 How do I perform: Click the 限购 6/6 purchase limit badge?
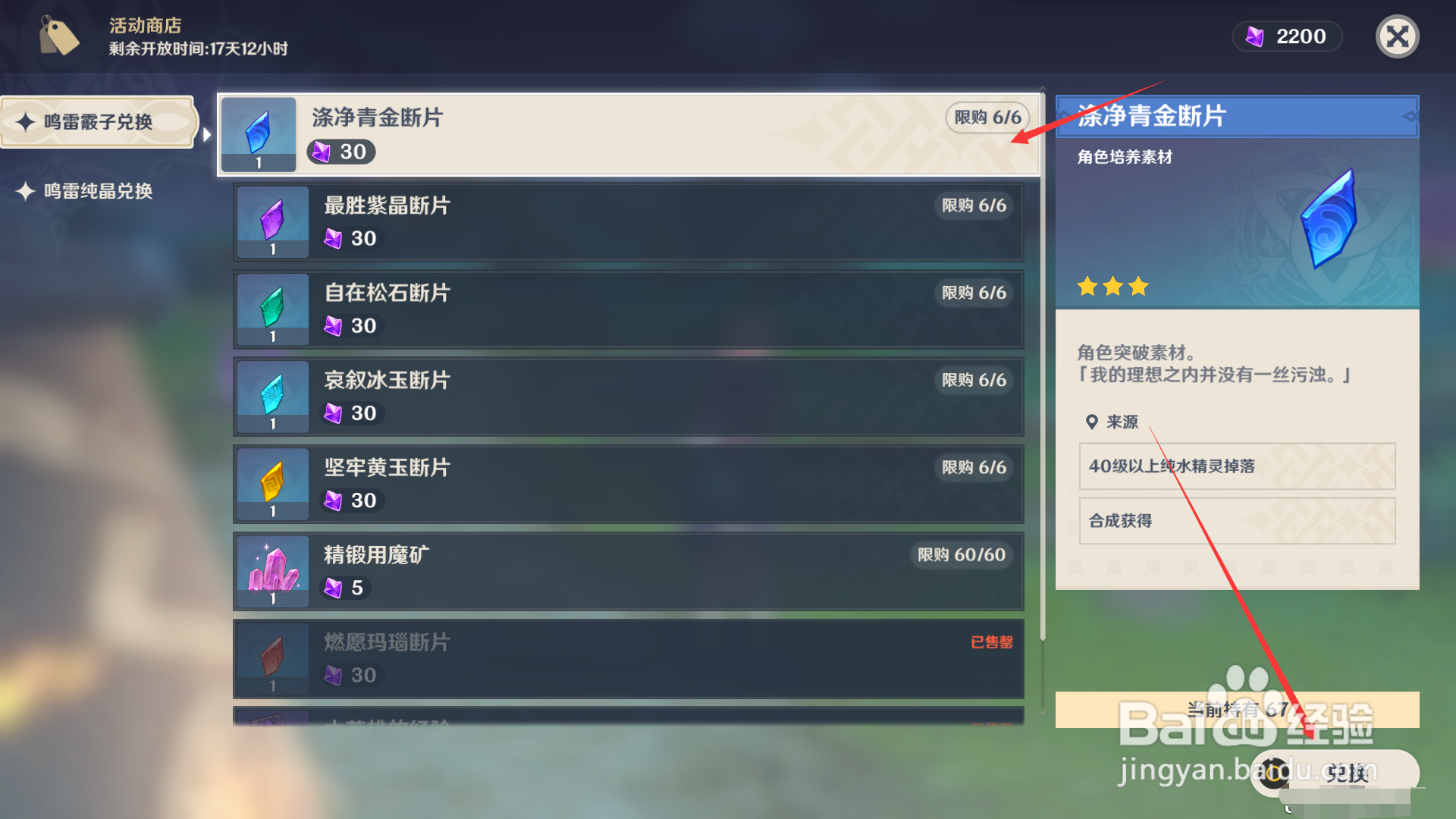(987, 118)
